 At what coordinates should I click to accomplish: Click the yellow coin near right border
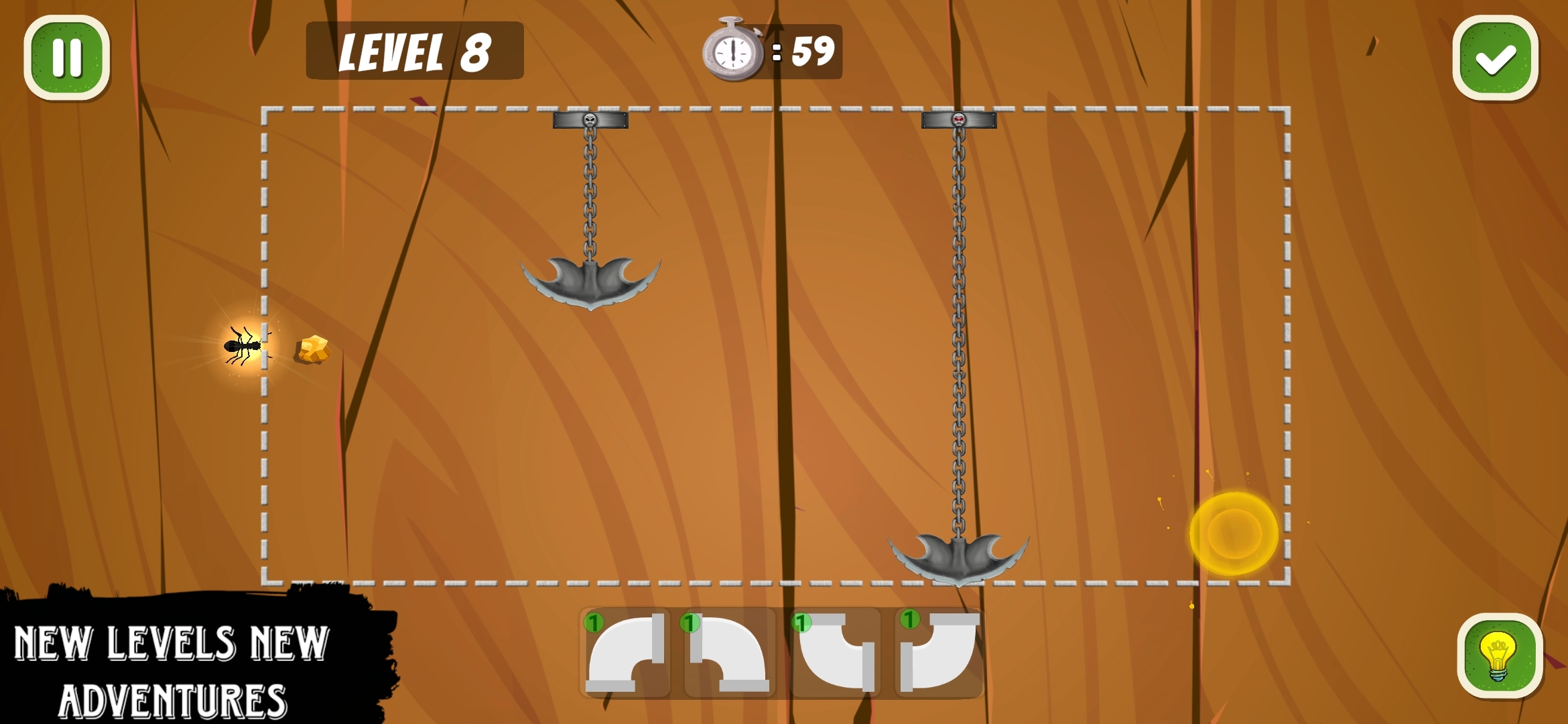pos(1233,532)
